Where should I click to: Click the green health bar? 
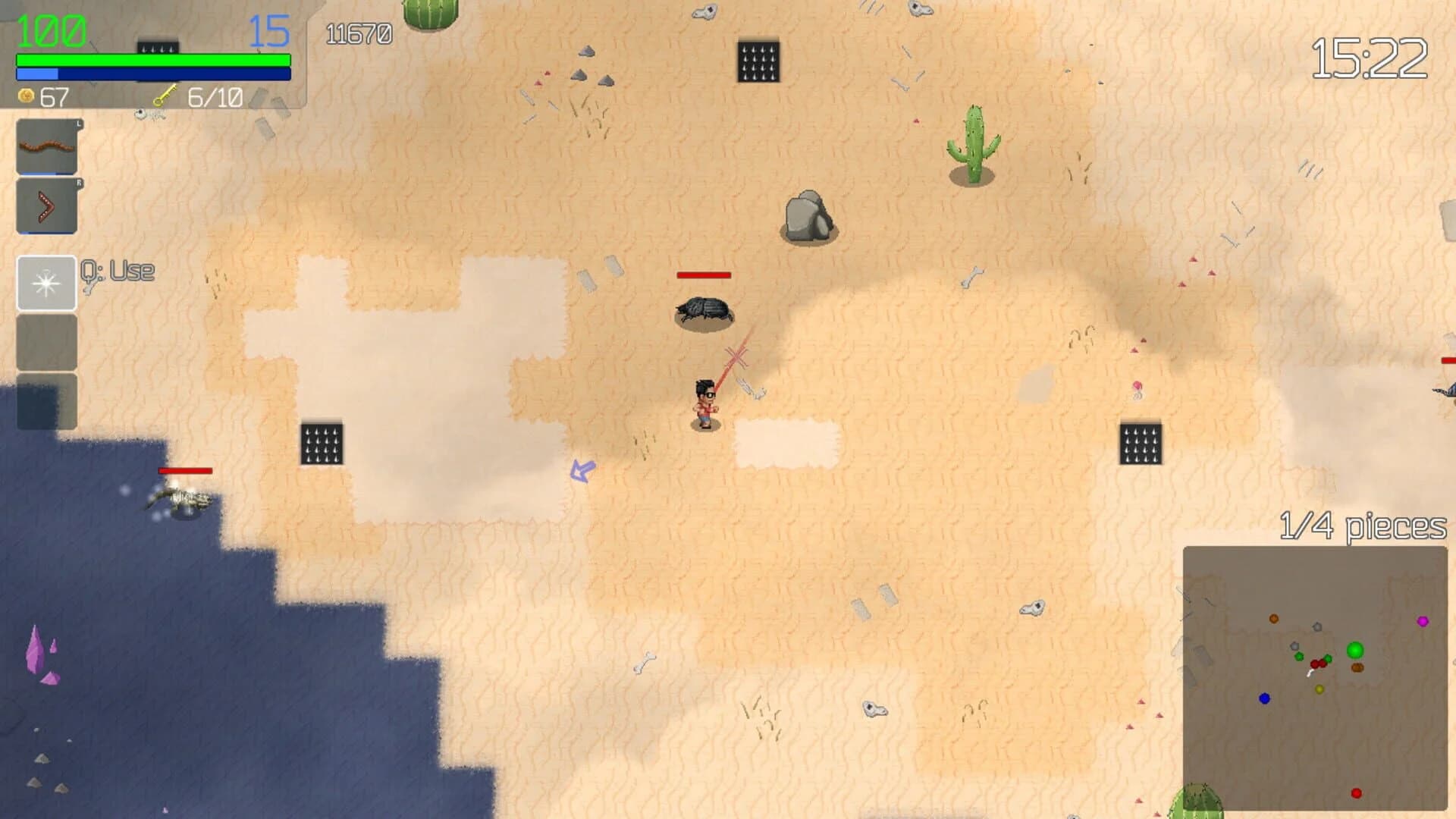pos(152,58)
